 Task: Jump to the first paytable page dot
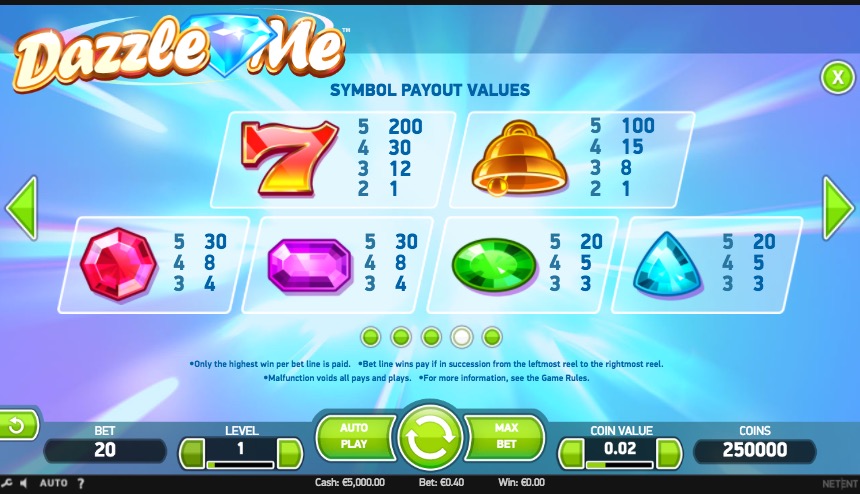click(x=371, y=337)
